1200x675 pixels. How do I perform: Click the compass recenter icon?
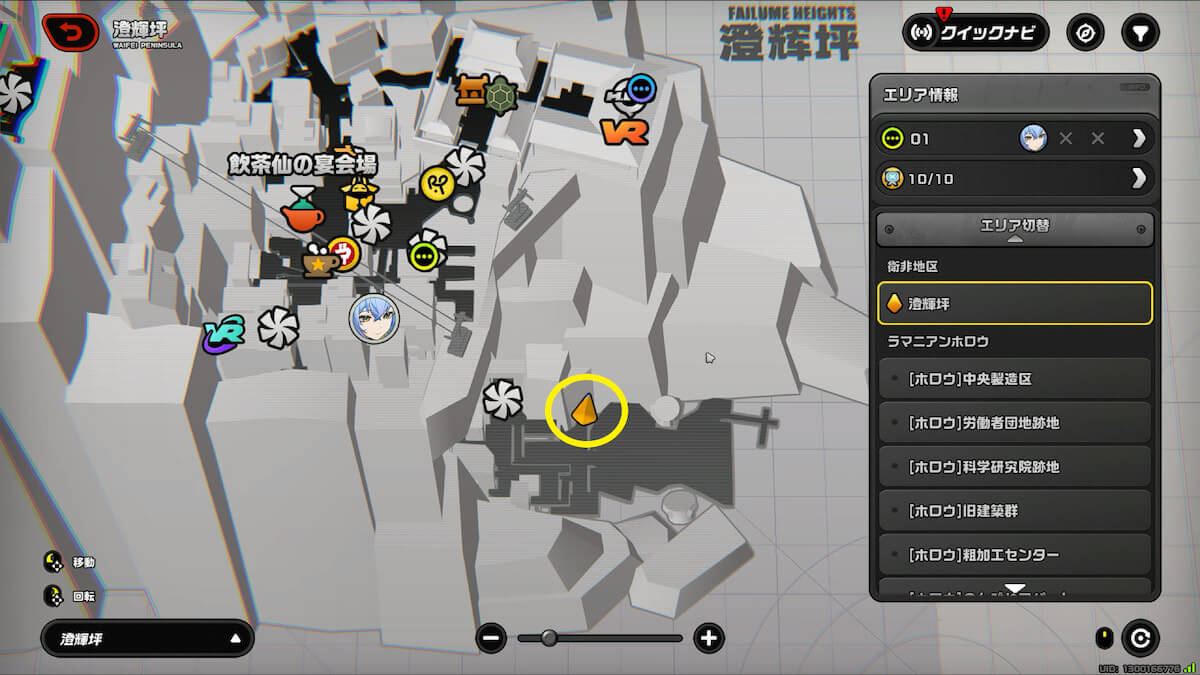coord(1084,33)
